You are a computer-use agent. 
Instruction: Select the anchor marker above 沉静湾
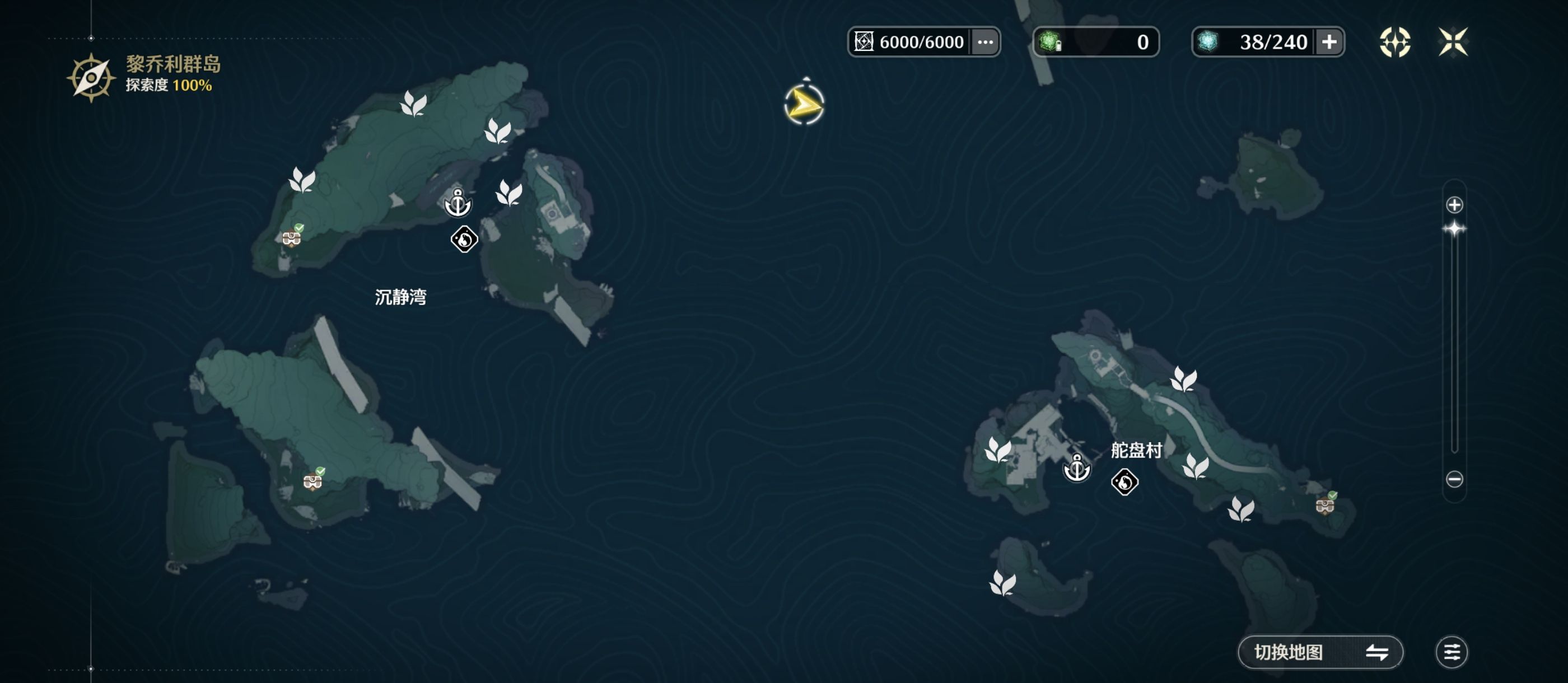pos(458,203)
